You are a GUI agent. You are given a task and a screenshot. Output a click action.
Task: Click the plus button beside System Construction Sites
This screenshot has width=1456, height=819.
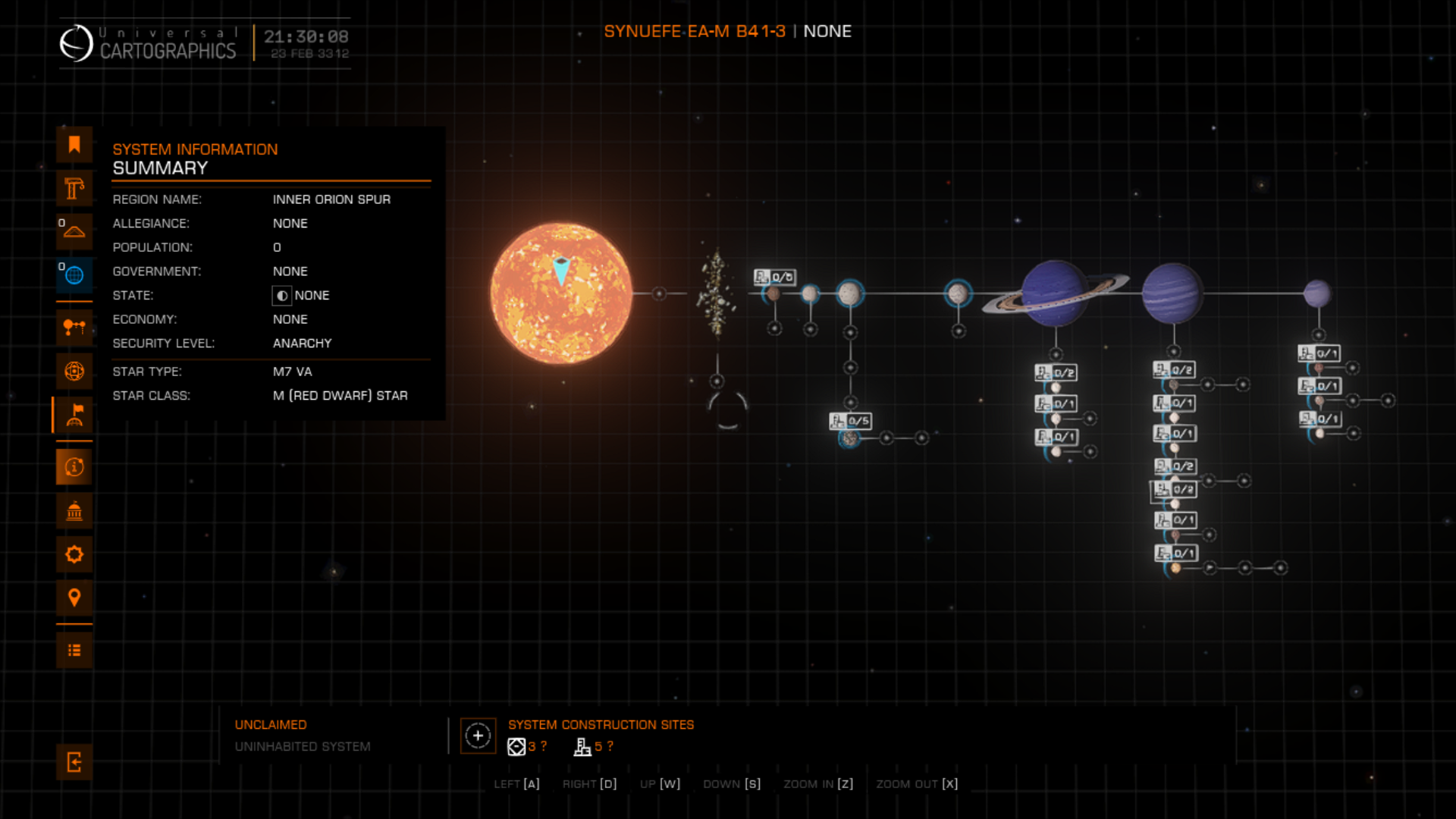(x=478, y=736)
